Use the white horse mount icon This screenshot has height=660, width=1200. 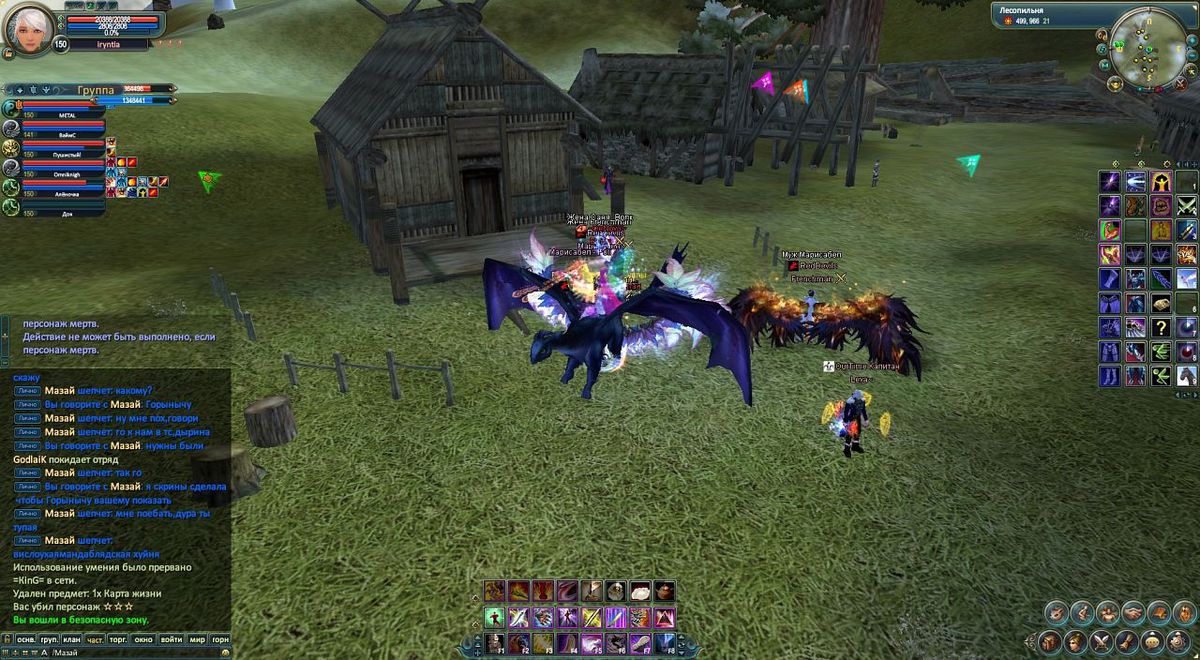[1186, 376]
